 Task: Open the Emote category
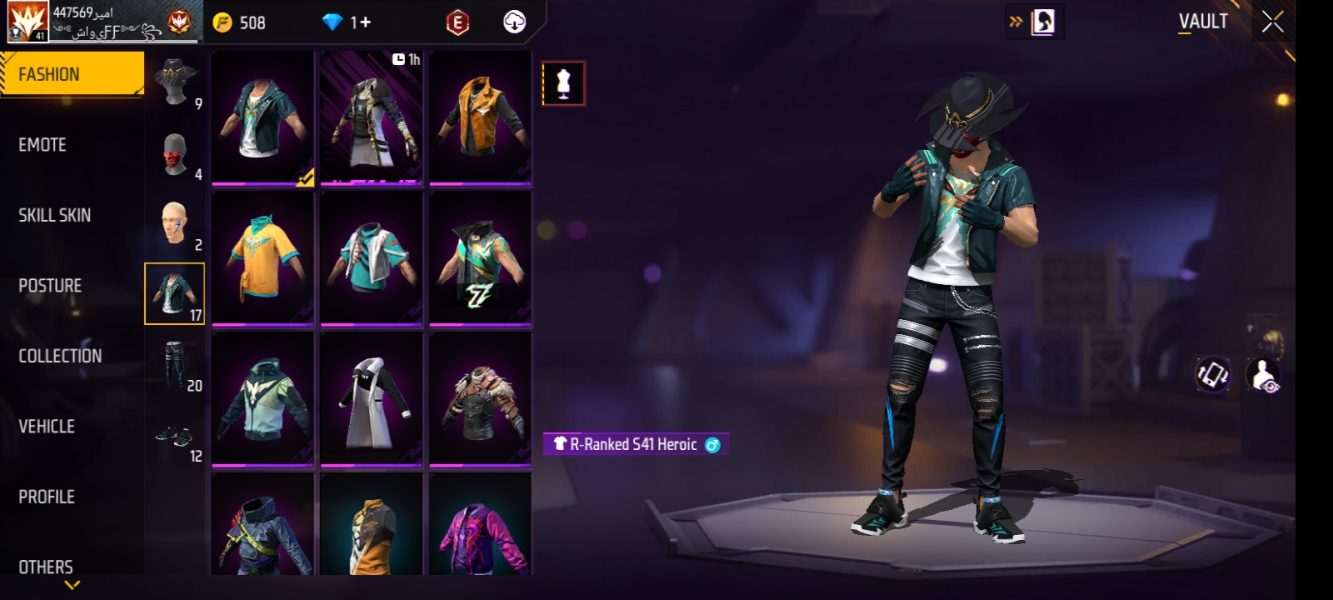click(x=42, y=145)
